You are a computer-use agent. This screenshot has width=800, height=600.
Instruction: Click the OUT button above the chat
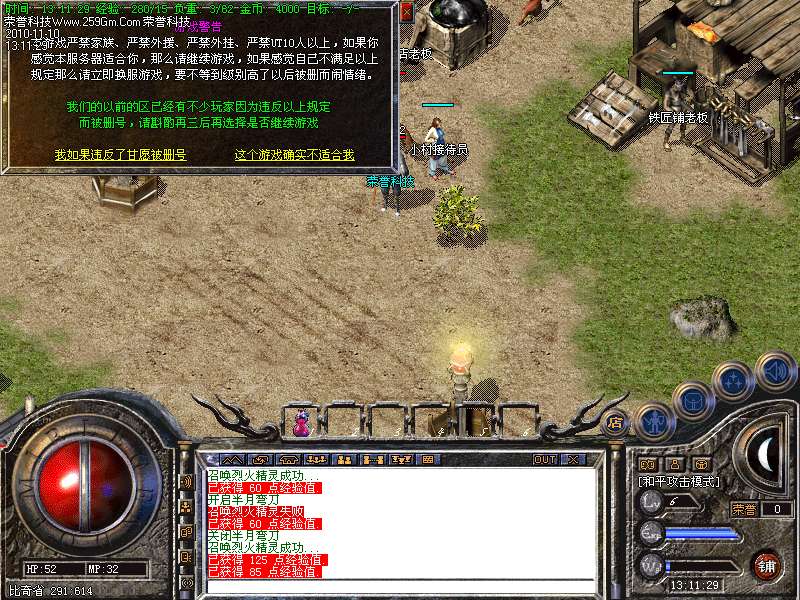pyautogui.click(x=544, y=460)
